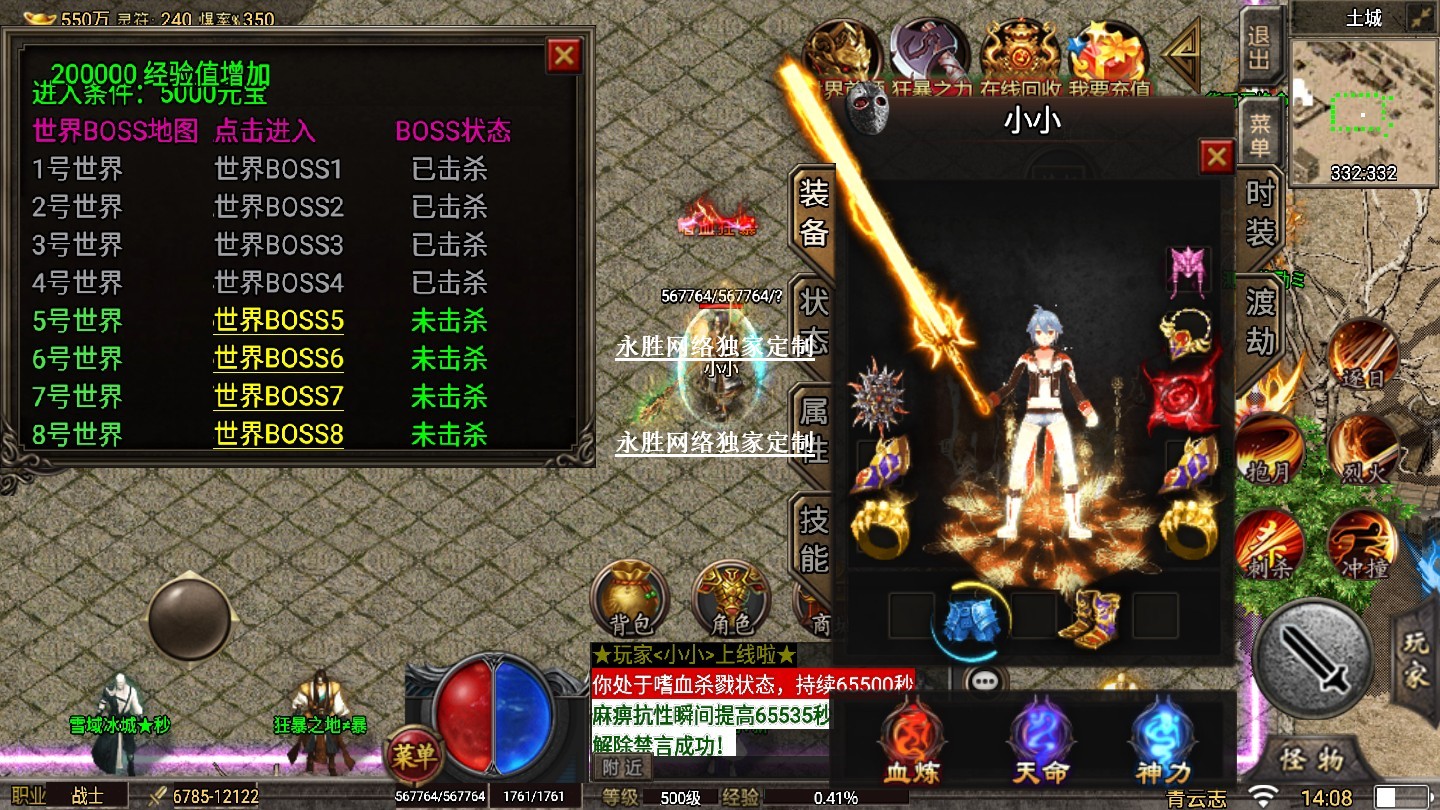Enter the 世界BOSS6 map link

point(278,359)
